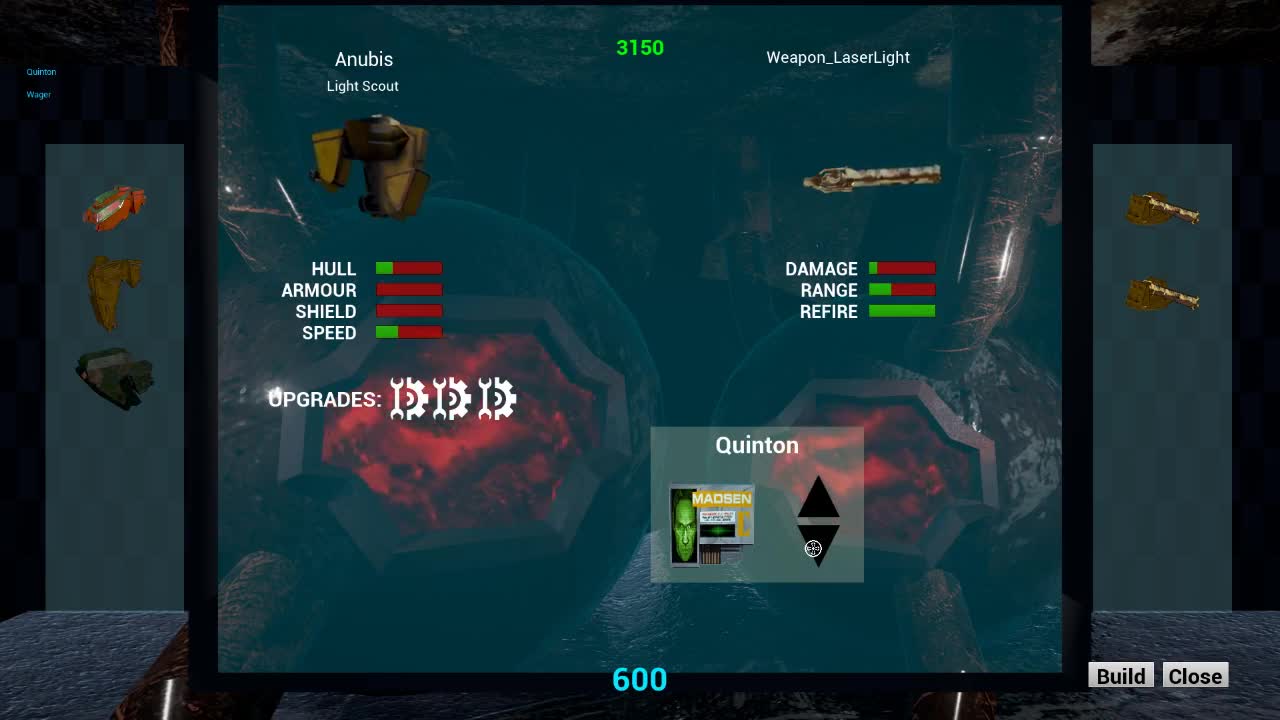Click the first upgrade wrench slot
1280x720 pixels.
[408, 399]
